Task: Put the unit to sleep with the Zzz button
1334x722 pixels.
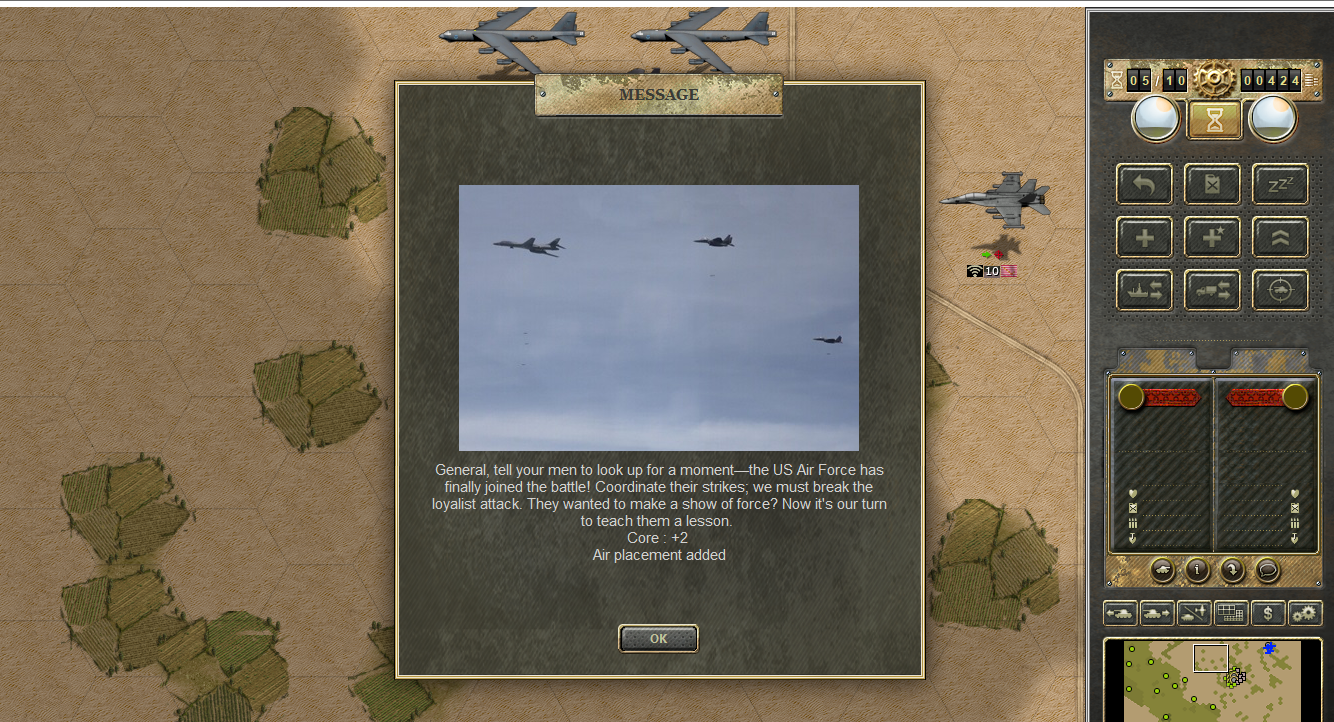Action: click(x=1280, y=185)
